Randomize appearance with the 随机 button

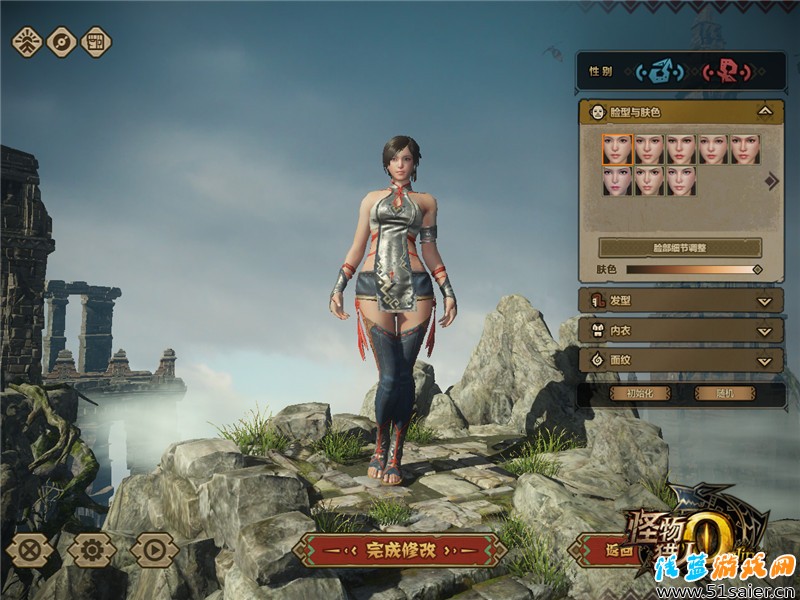tap(722, 393)
